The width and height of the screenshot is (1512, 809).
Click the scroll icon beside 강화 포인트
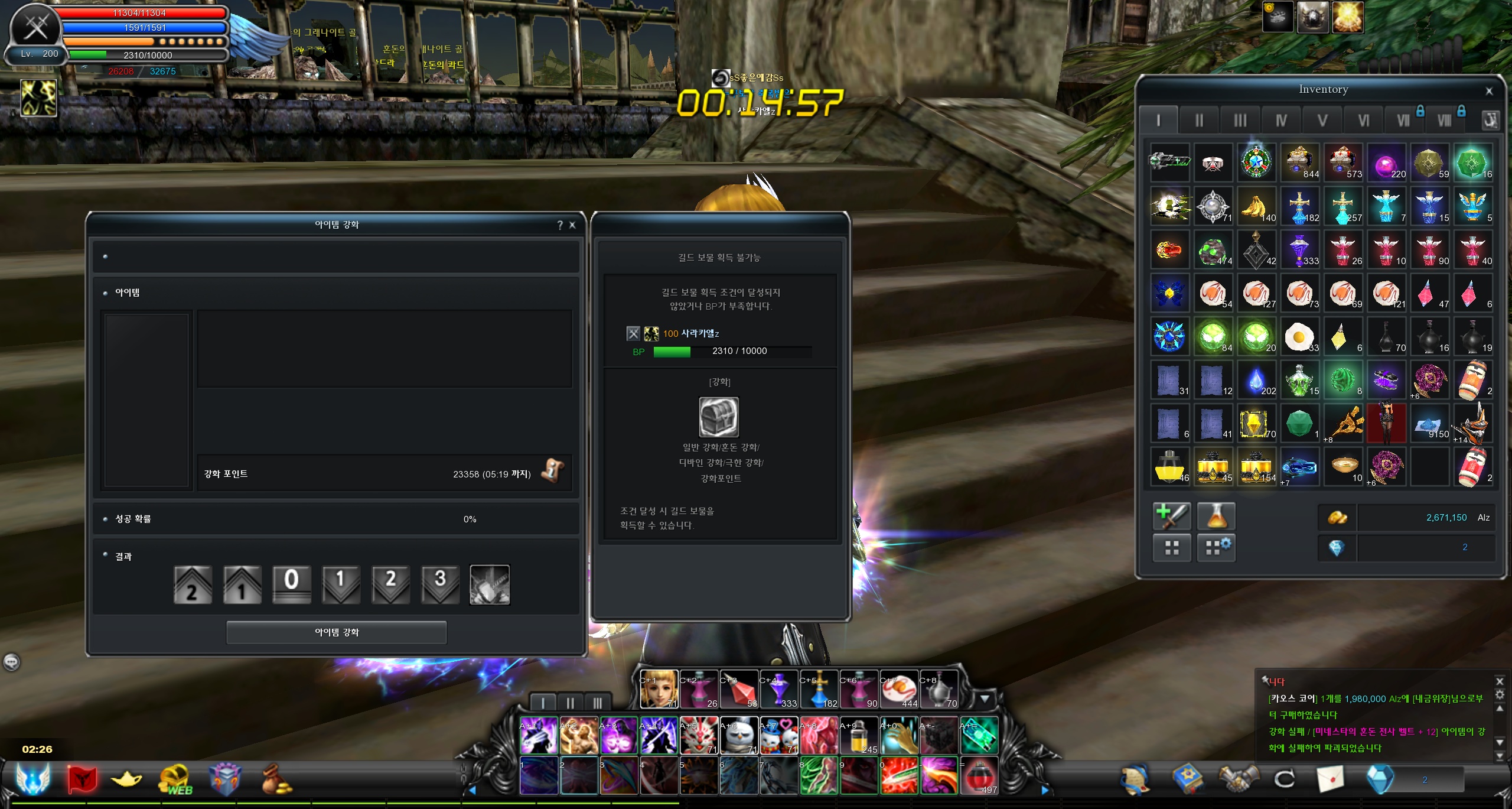coord(553,471)
